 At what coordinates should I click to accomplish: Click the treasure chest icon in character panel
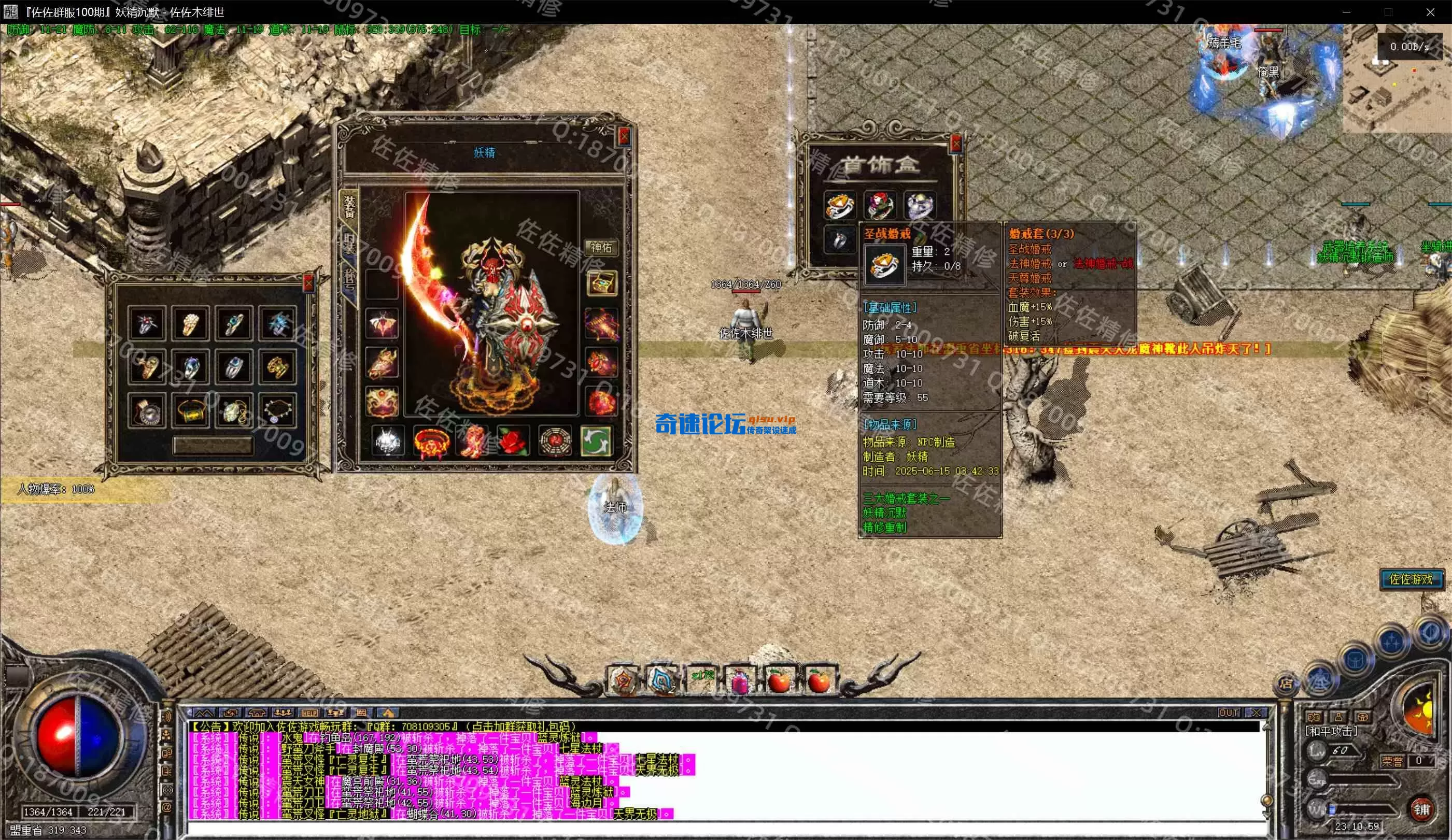click(601, 283)
